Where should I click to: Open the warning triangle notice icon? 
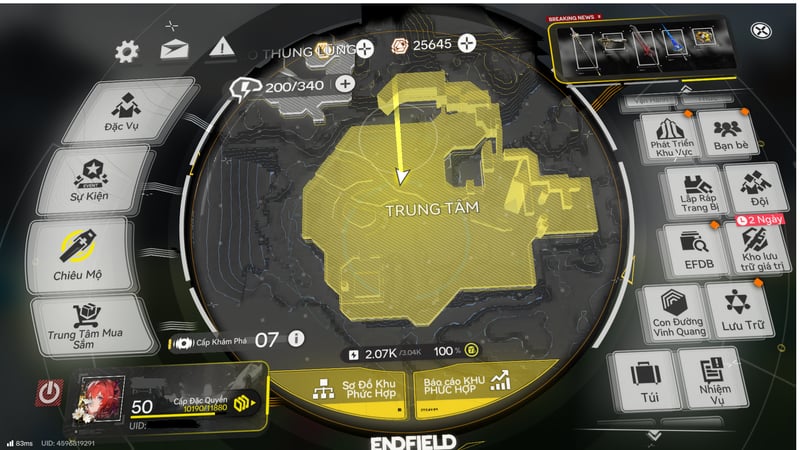(222, 46)
